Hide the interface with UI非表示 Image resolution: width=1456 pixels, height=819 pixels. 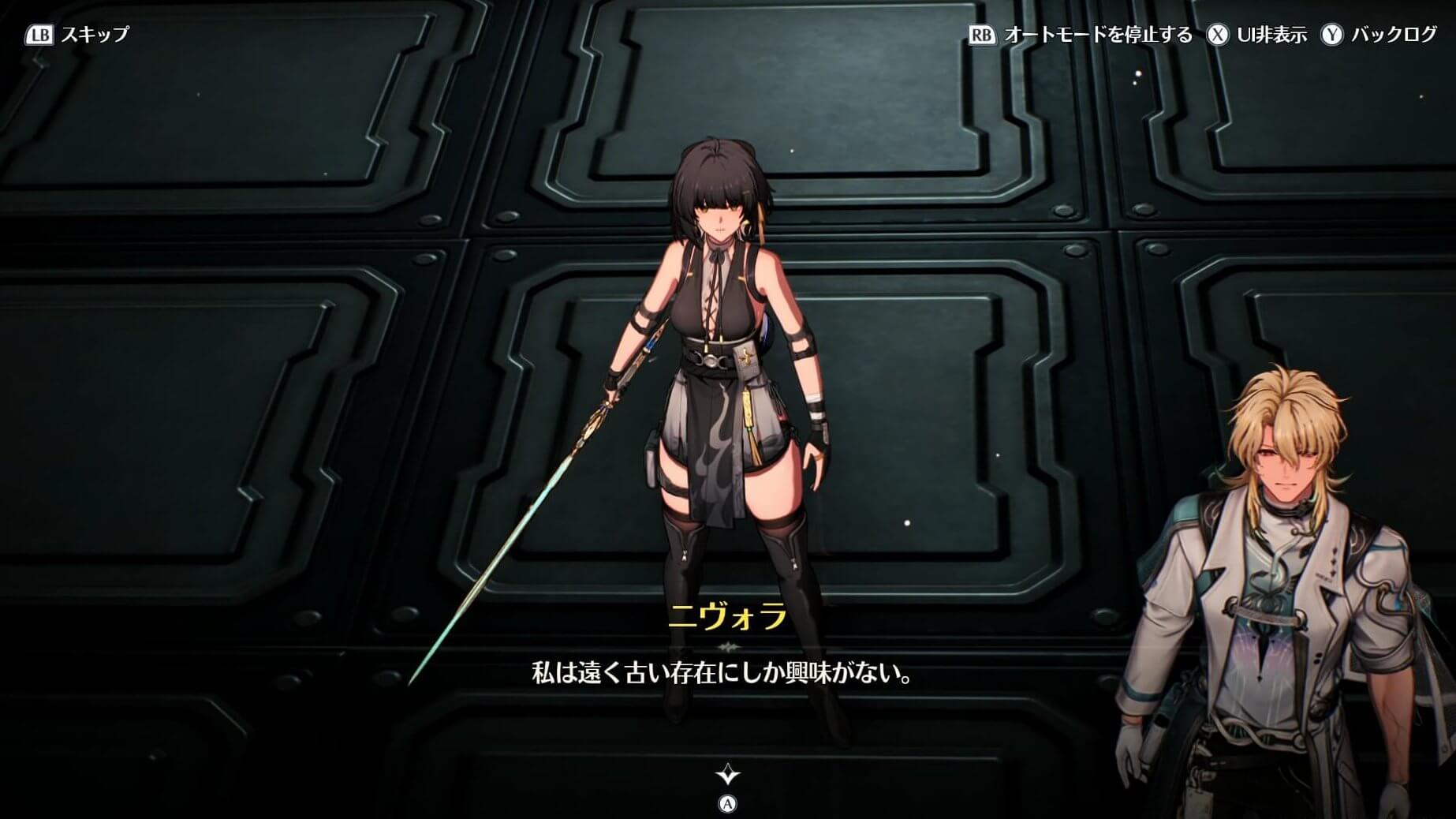[x=1258, y=35]
